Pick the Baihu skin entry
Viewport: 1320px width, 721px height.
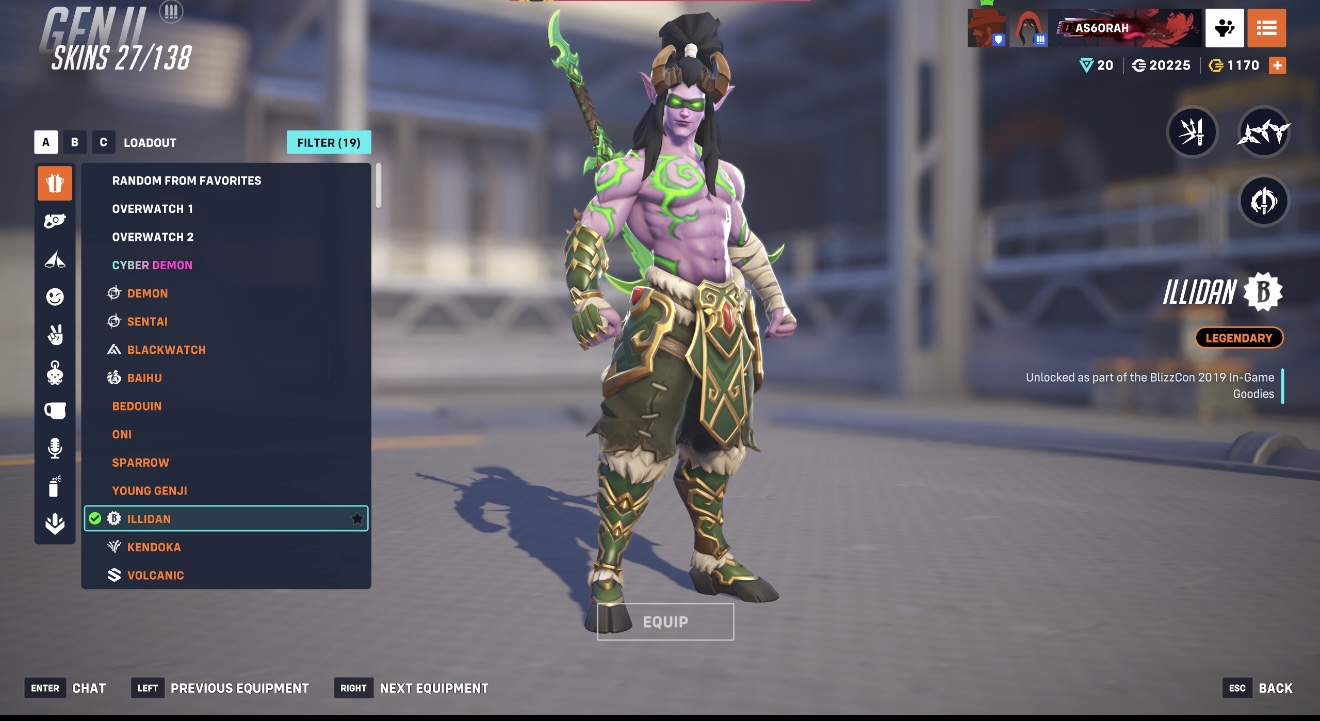144,378
